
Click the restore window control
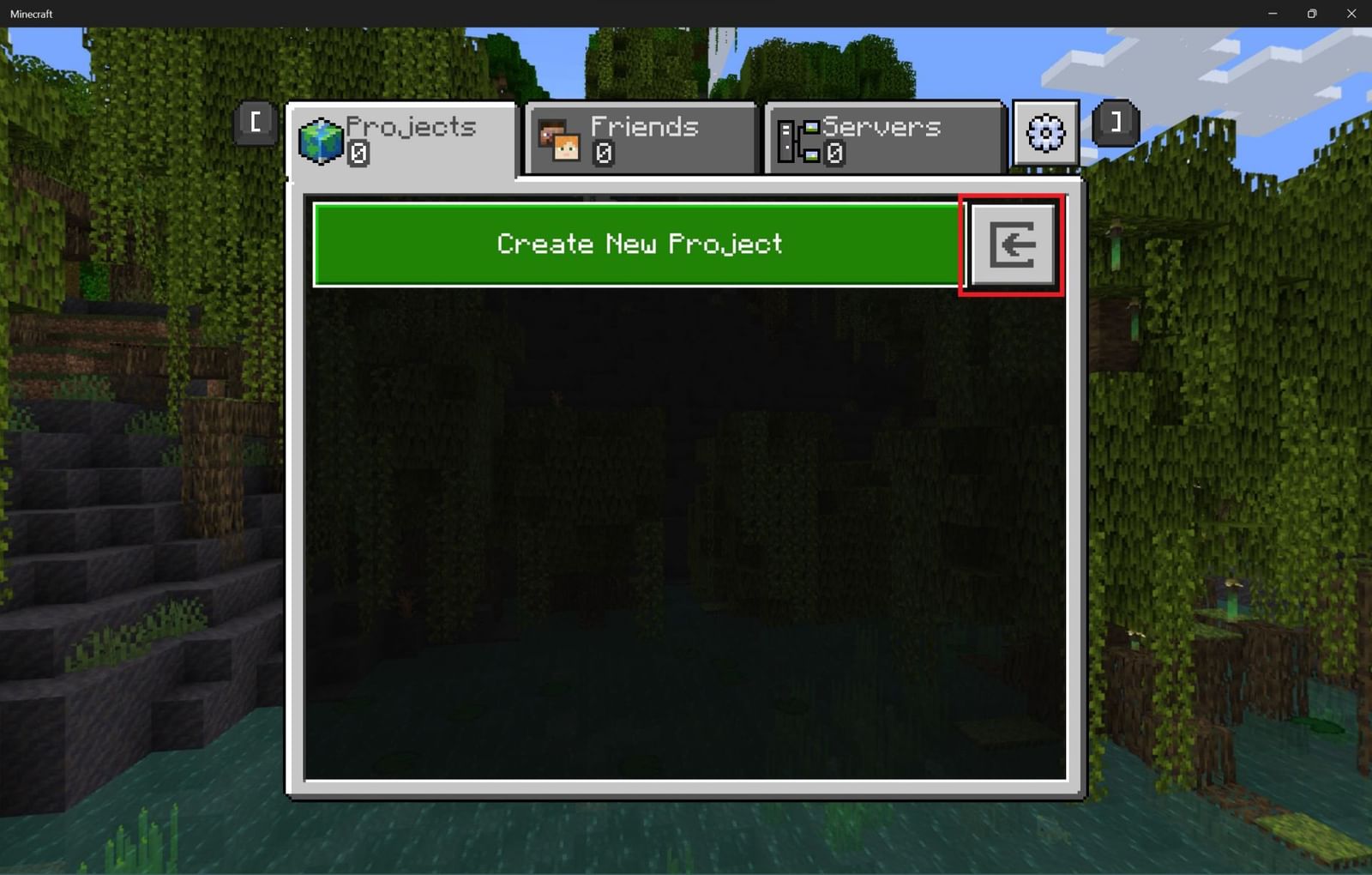coord(1312,14)
